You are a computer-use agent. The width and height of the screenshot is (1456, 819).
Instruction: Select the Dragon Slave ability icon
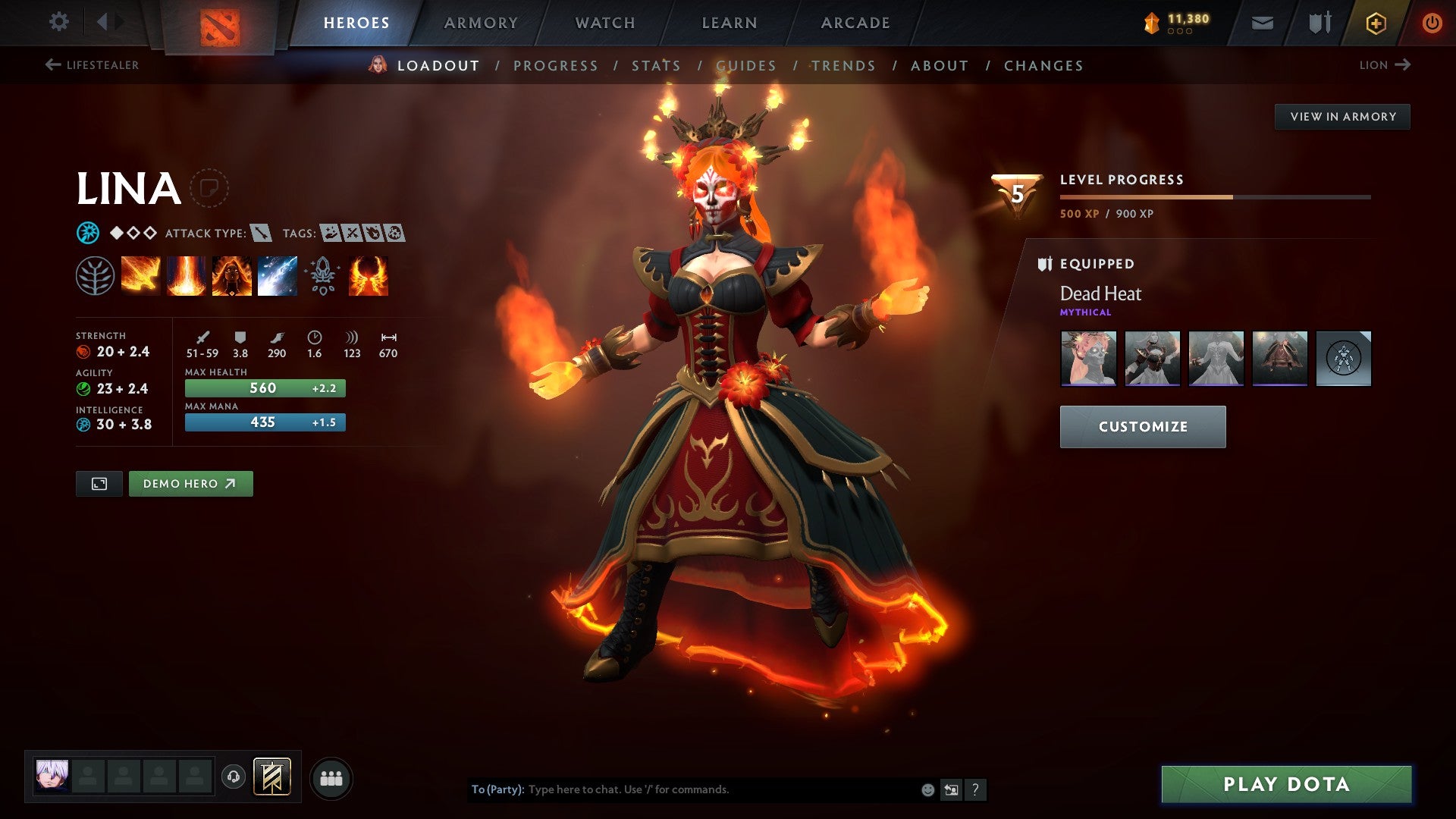point(140,275)
